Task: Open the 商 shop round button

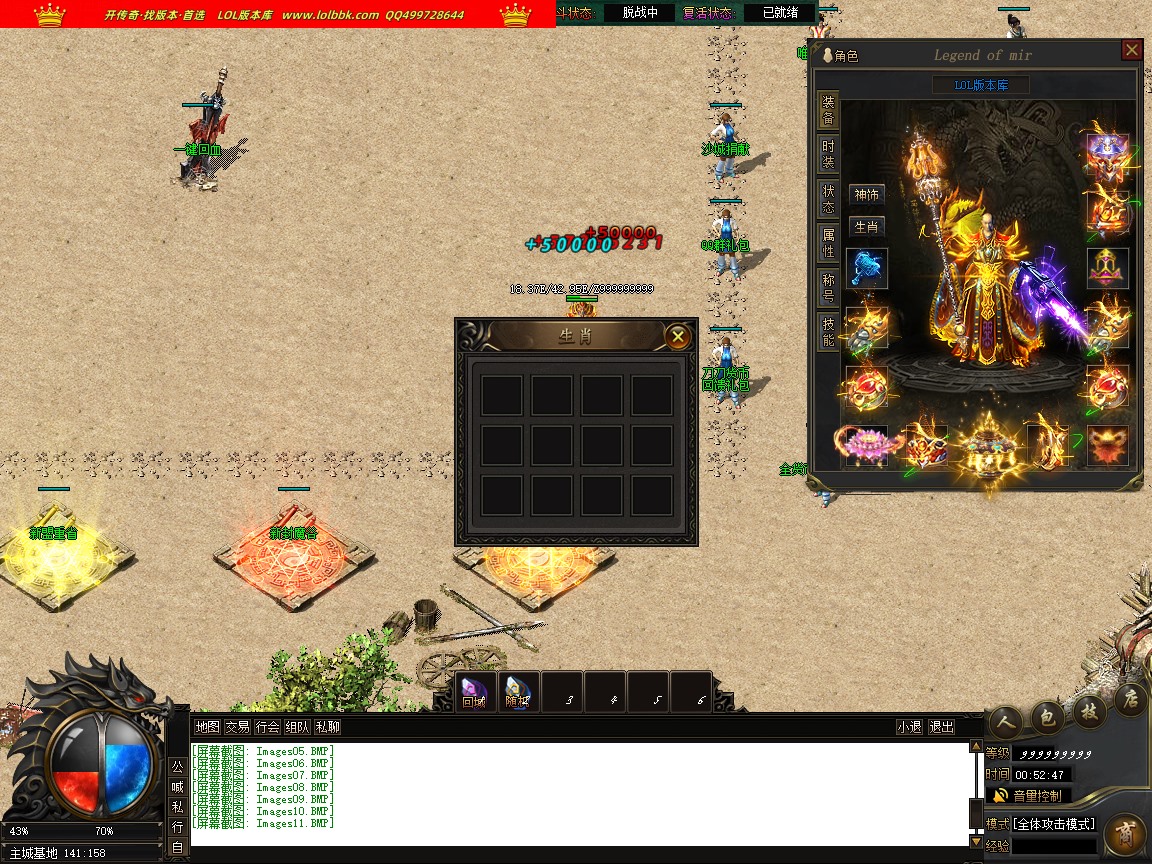Action: (1126, 833)
